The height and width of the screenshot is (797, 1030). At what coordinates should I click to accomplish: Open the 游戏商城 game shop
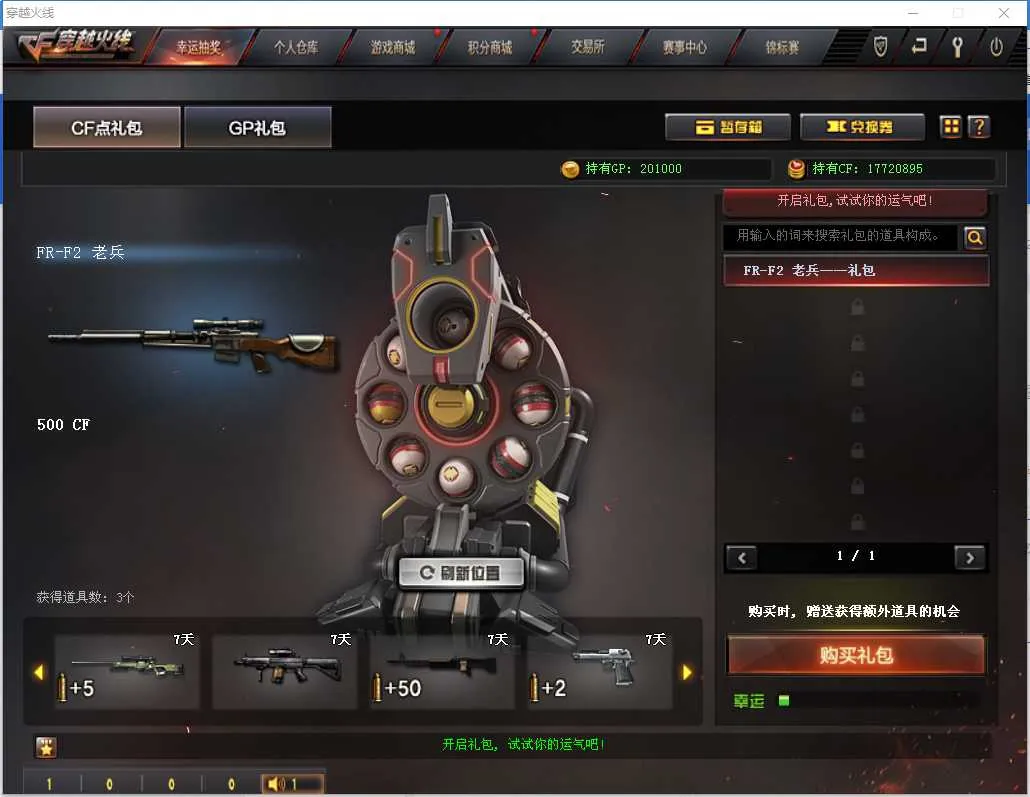pos(392,47)
